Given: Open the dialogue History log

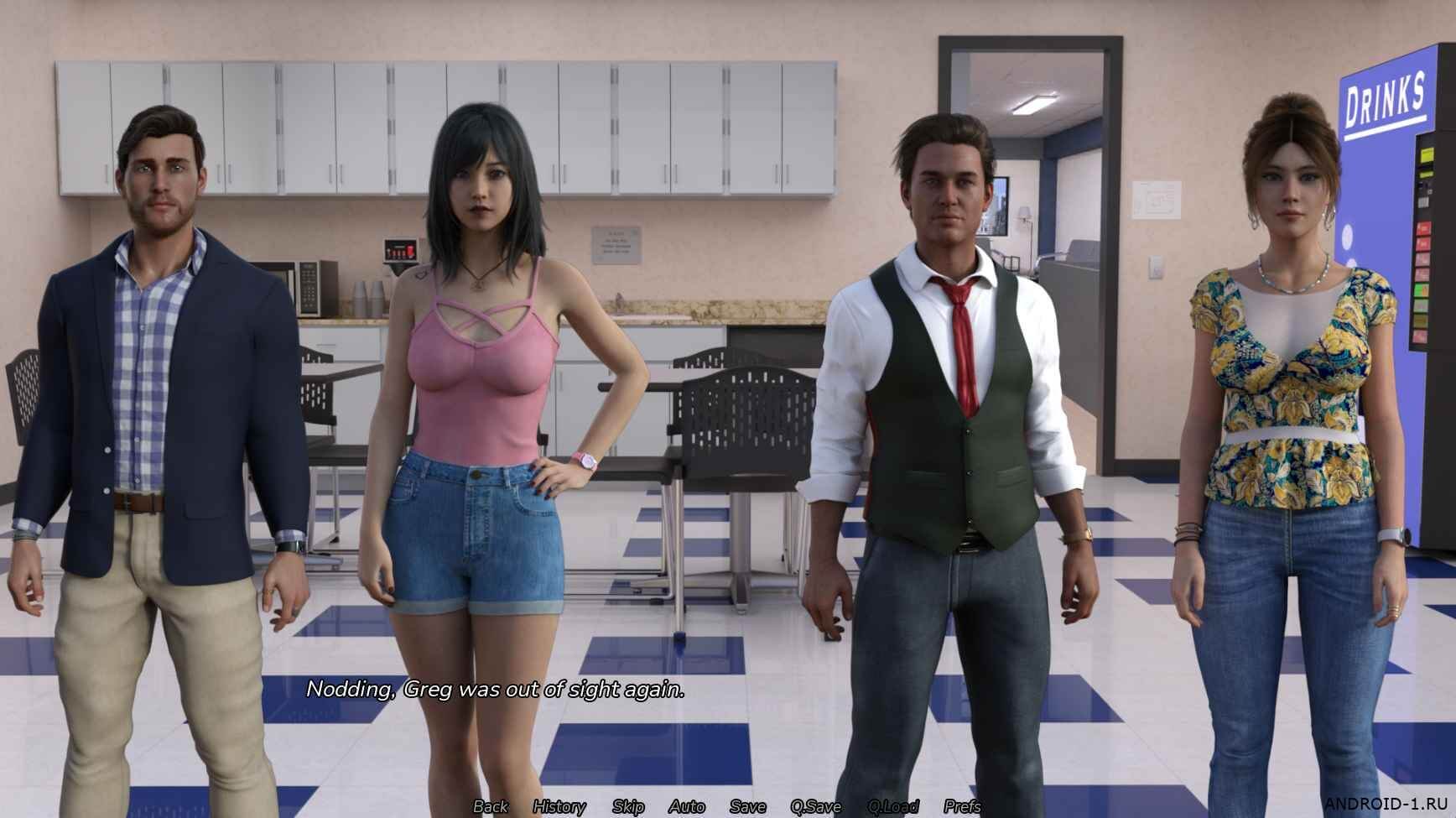Looking at the screenshot, I should (559, 806).
